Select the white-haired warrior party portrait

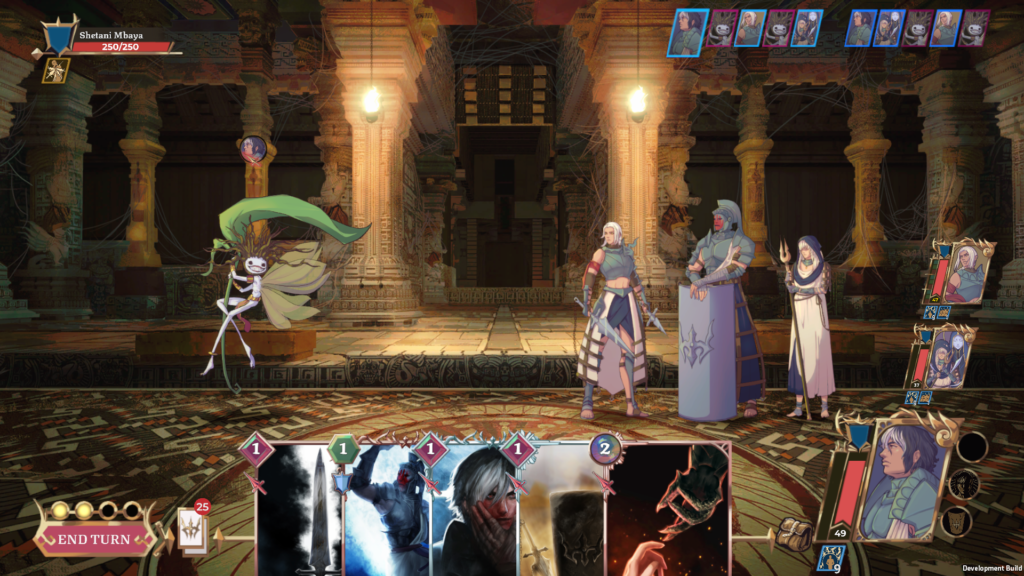coord(966,272)
